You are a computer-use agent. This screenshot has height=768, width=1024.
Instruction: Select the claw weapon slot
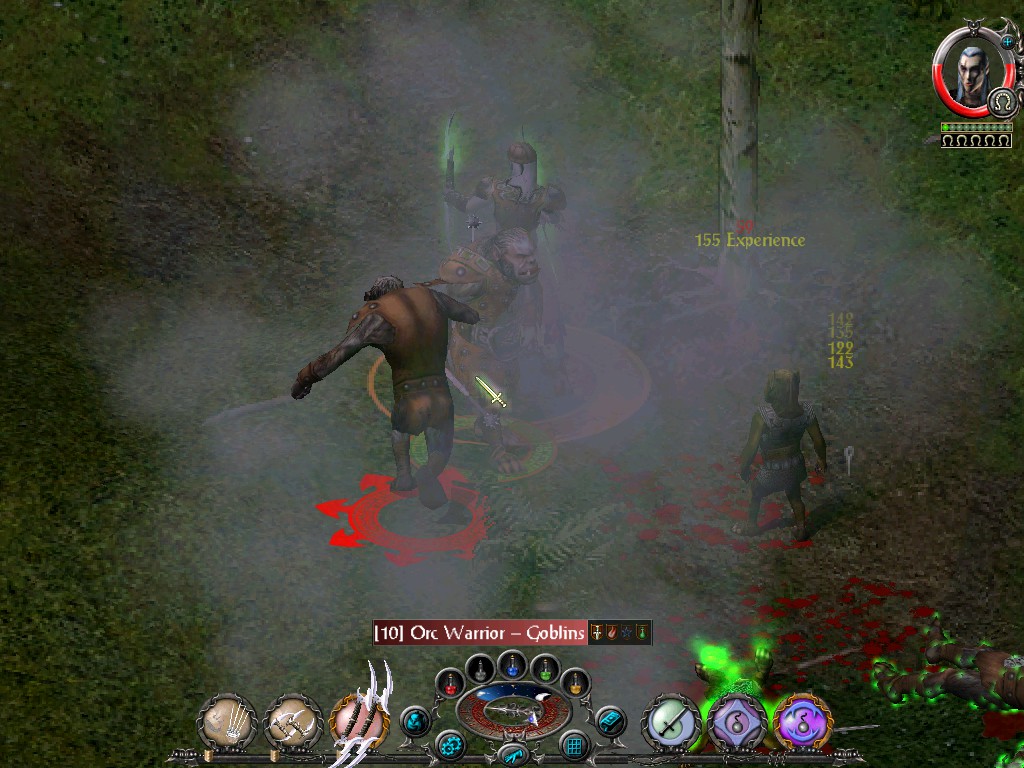227,723
